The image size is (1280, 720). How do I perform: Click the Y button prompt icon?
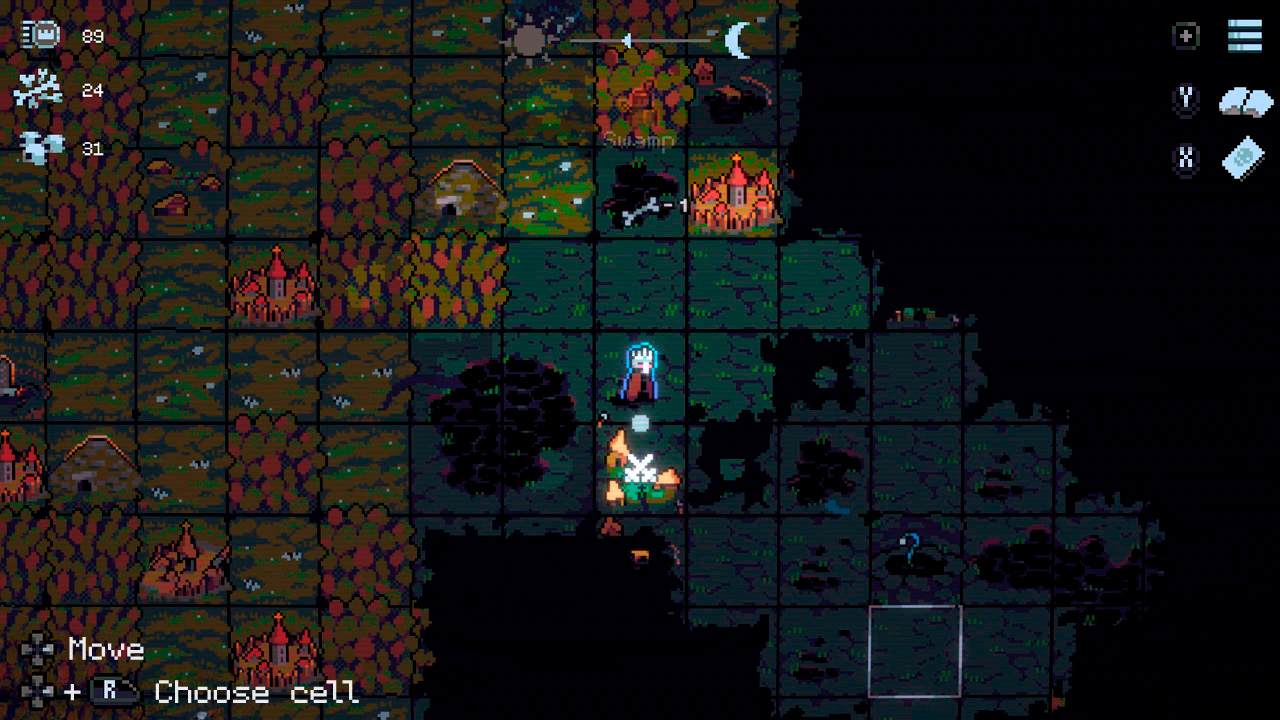click(x=1185, y=100)
